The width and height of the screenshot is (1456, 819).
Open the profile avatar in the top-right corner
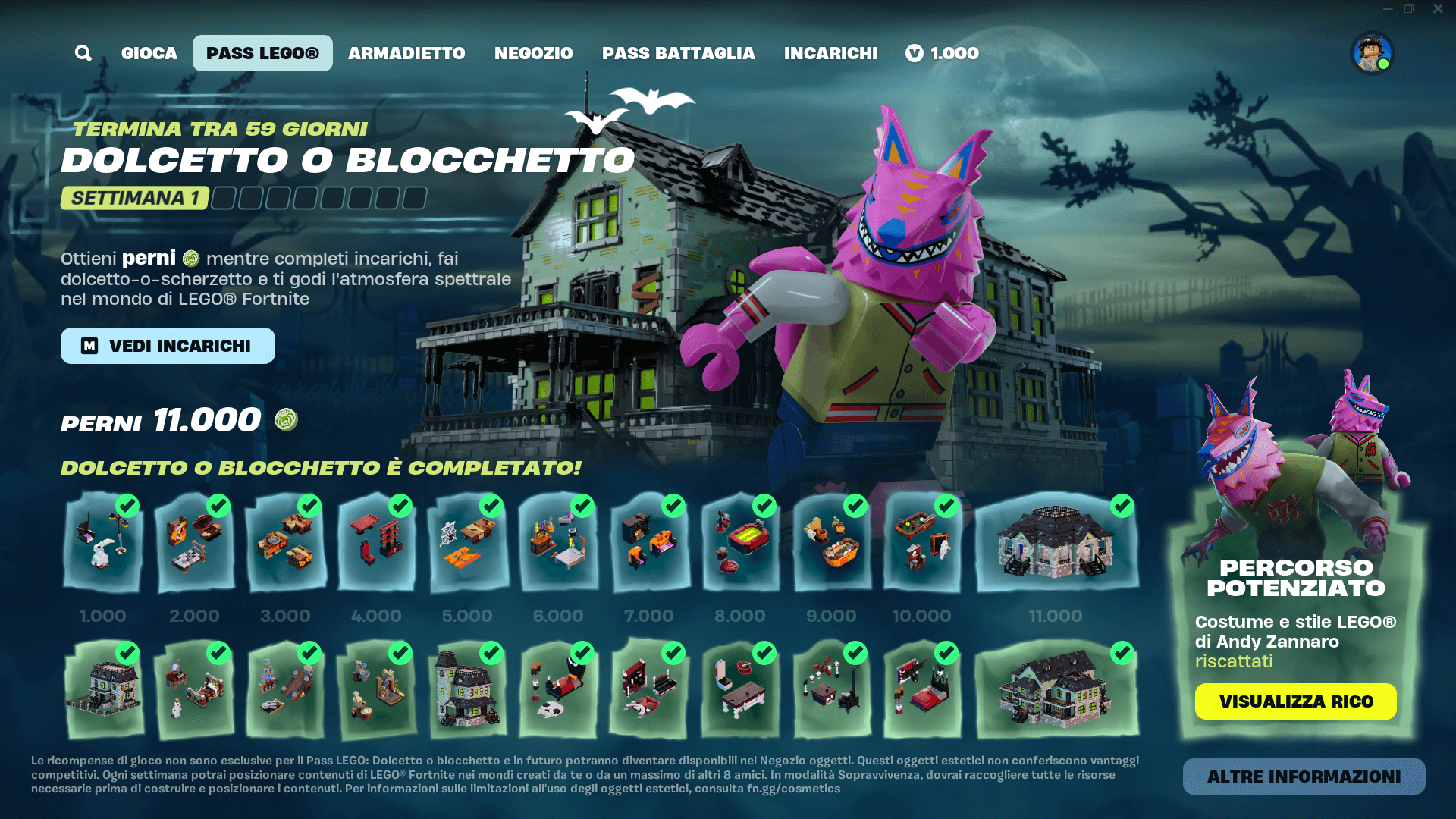click(1370, 53)
